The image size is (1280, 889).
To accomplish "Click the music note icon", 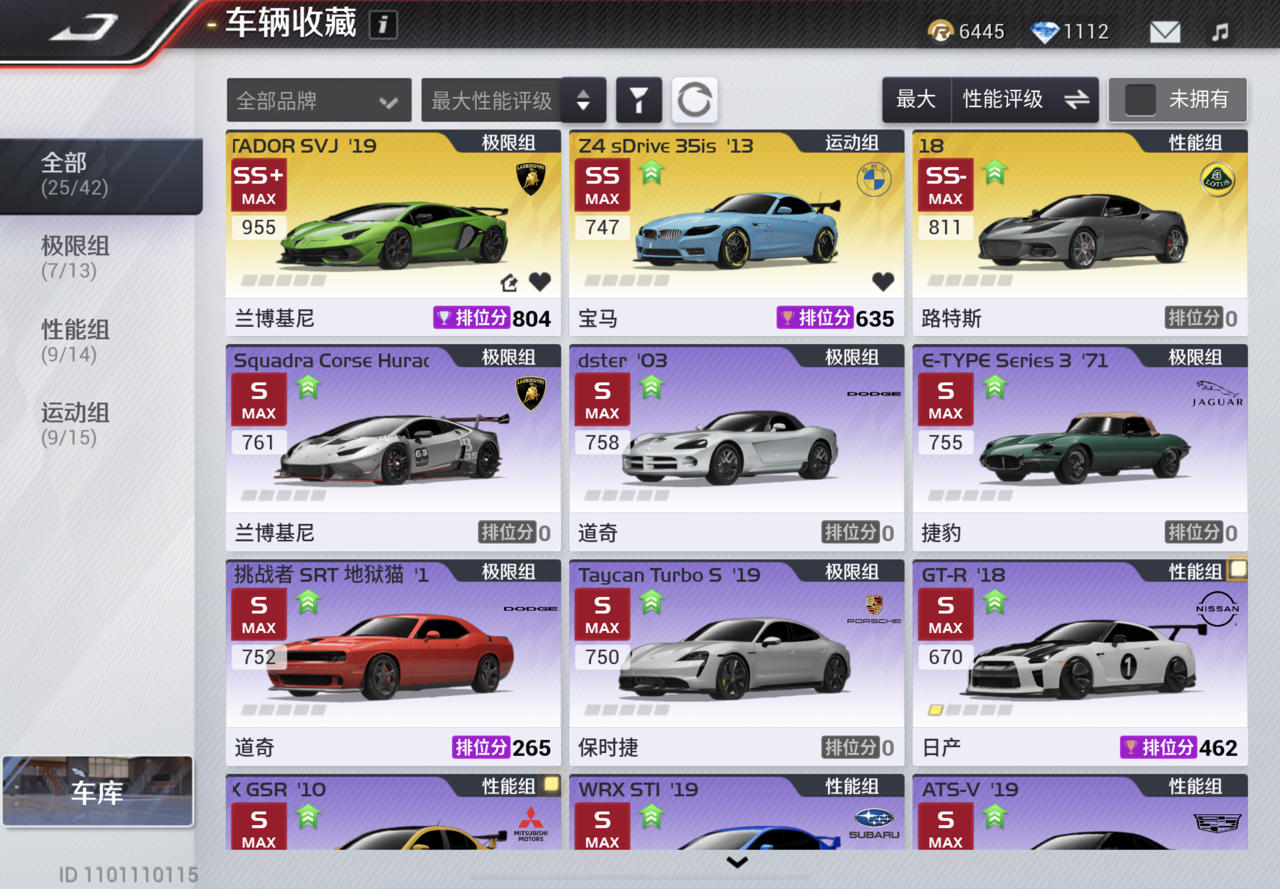I will click(x=1220, y=31).
